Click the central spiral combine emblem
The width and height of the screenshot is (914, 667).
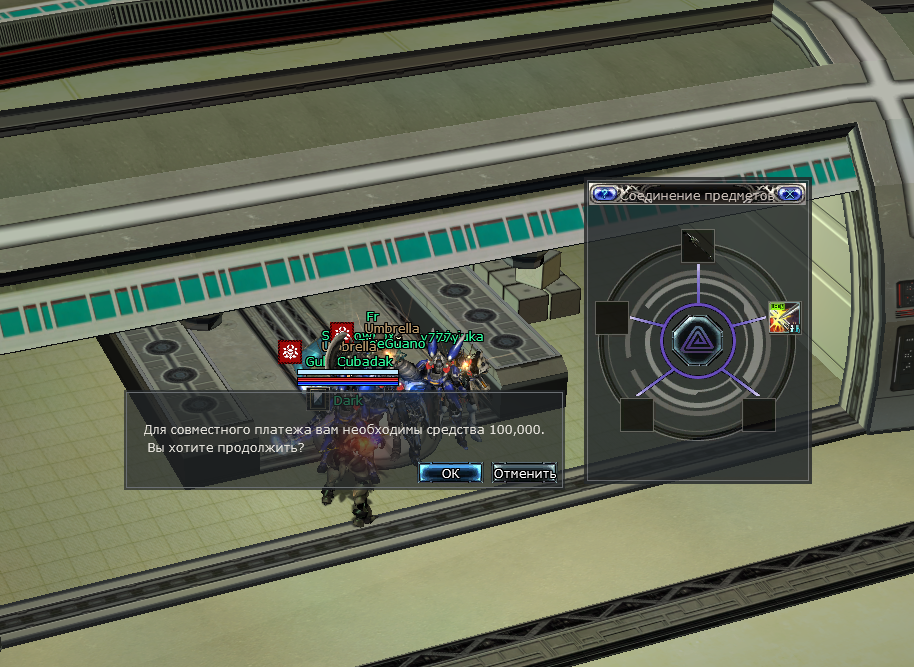[698, 341]
